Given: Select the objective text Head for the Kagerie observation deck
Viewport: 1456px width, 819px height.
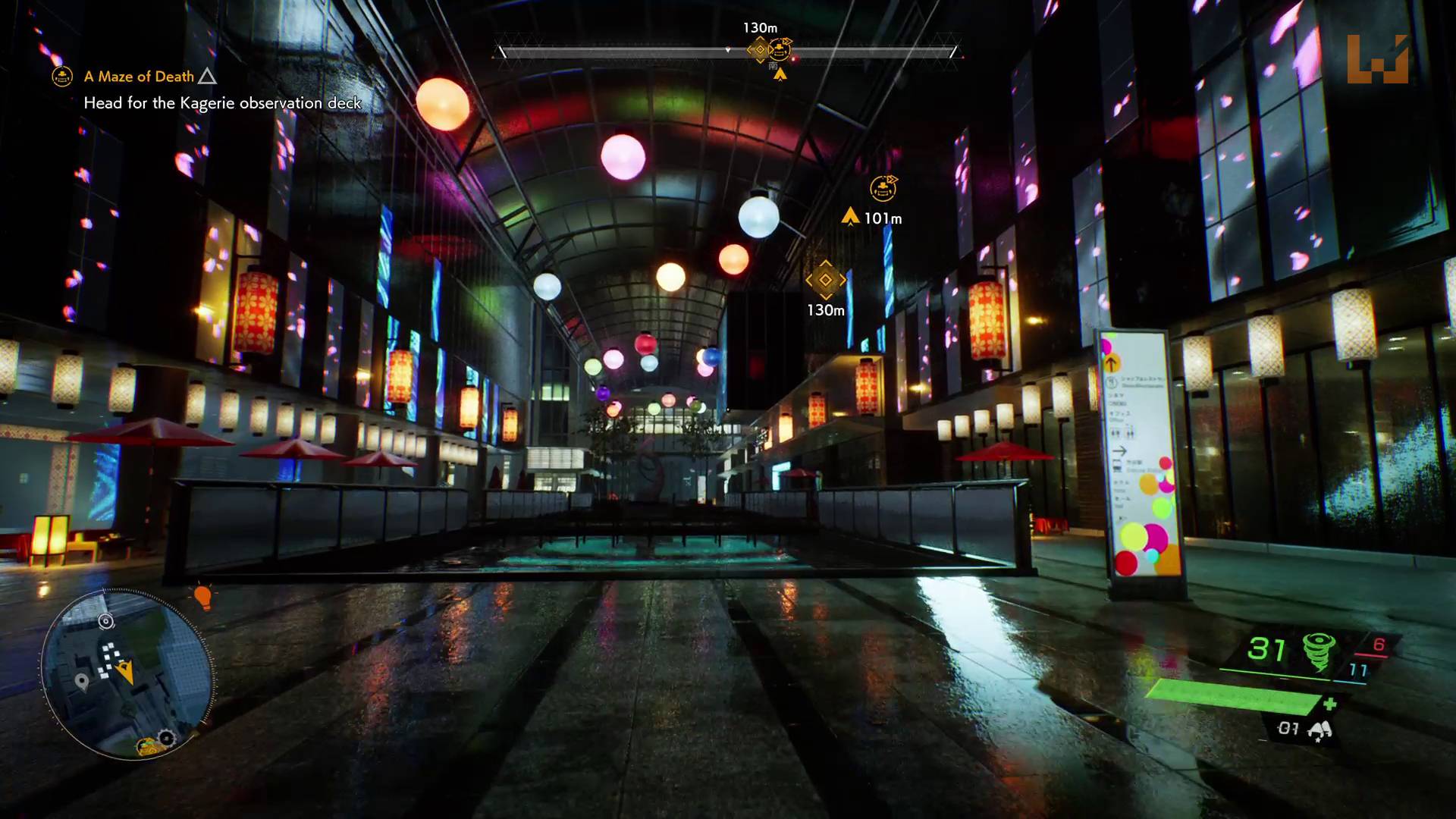Looking at the screenshot, I should (x=223, y=103).
